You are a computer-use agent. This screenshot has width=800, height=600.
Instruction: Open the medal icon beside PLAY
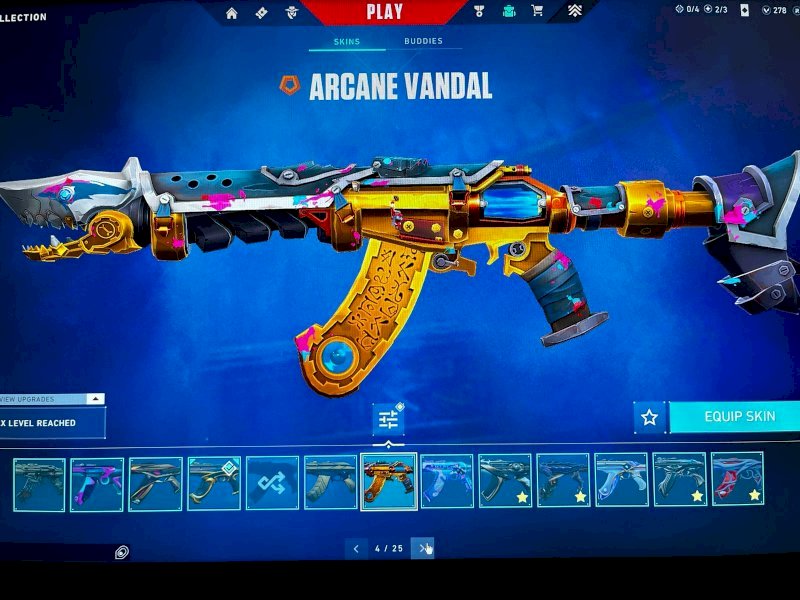tap(477, 12)
